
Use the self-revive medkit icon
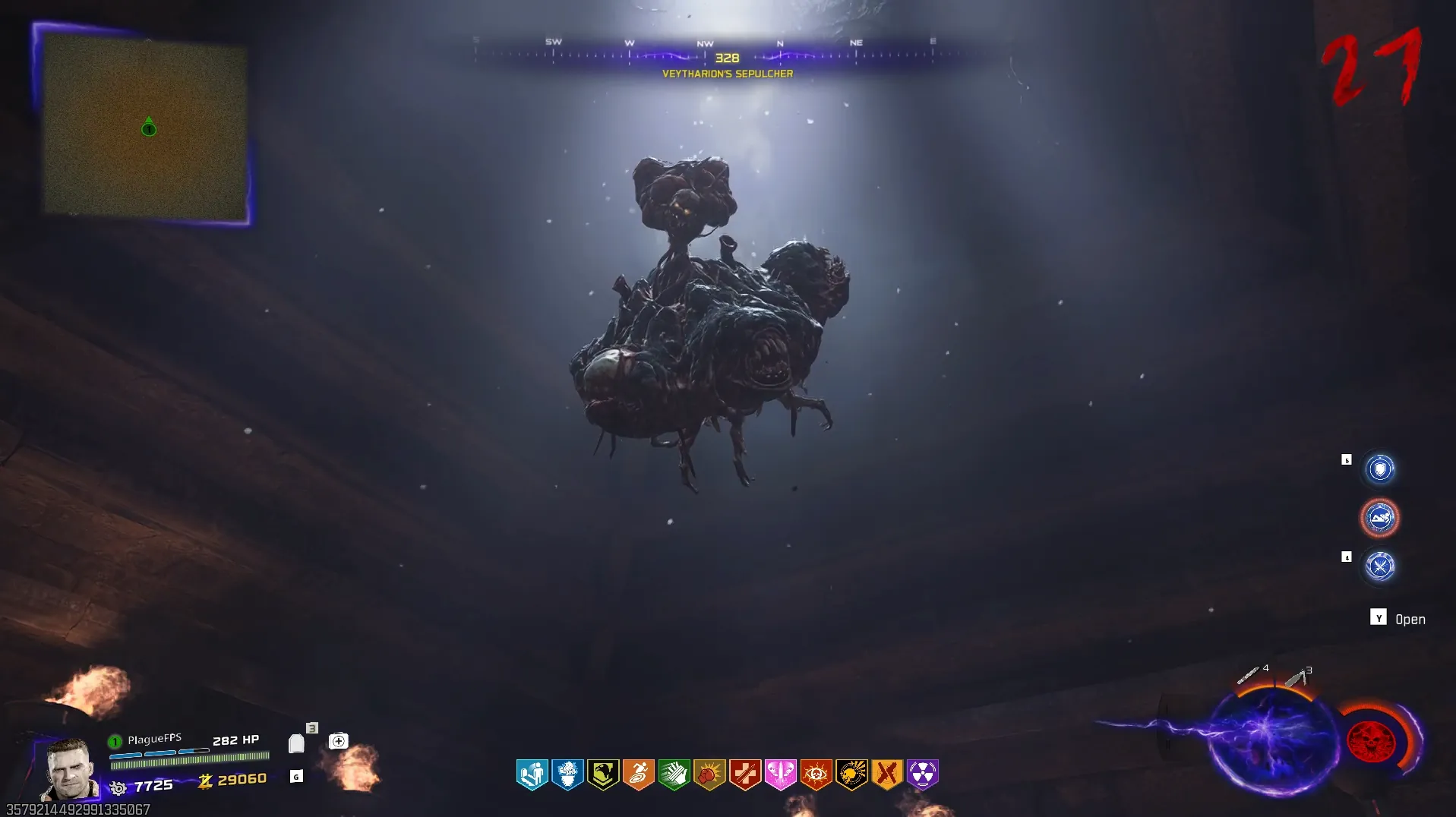click(339, 740)
